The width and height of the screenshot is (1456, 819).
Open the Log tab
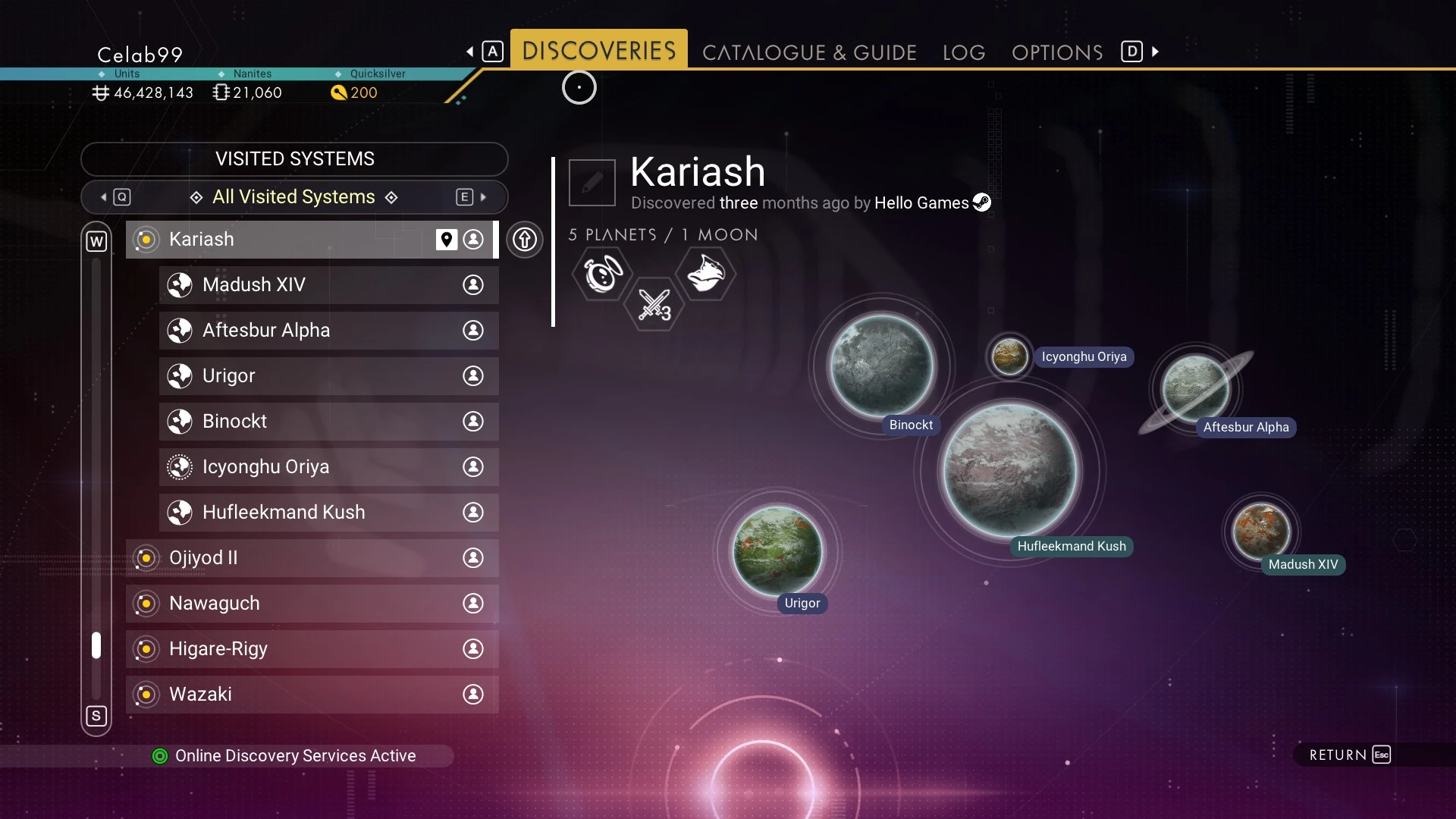(x=964, y=52)
